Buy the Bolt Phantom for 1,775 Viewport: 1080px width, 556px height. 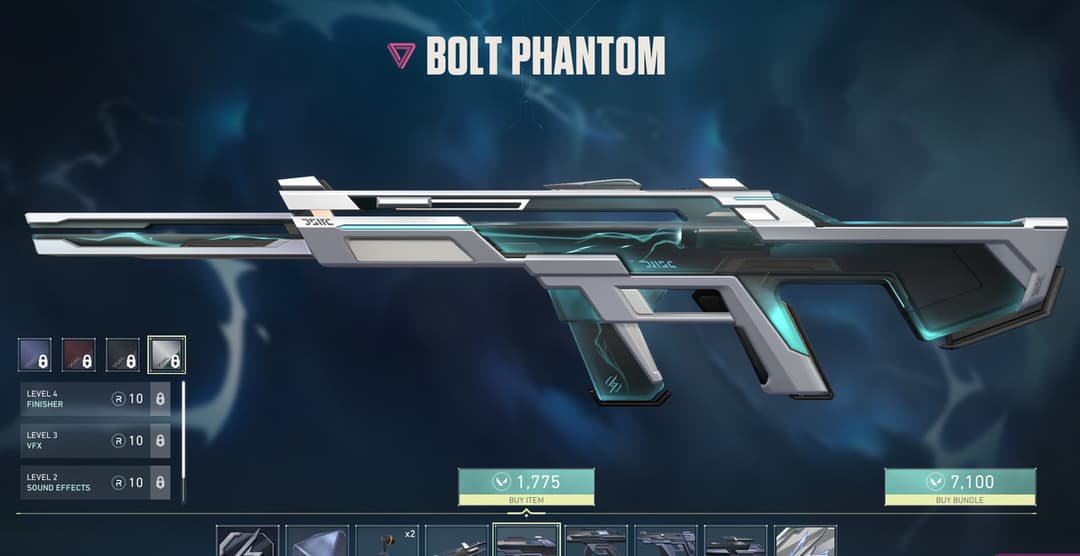tap(526, 486)
